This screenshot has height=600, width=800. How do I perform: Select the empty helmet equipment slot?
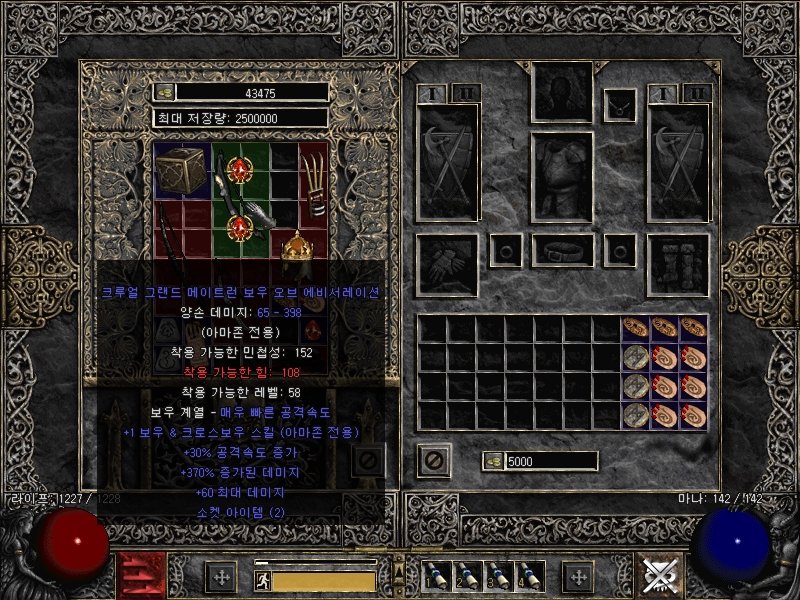[562, 92]
